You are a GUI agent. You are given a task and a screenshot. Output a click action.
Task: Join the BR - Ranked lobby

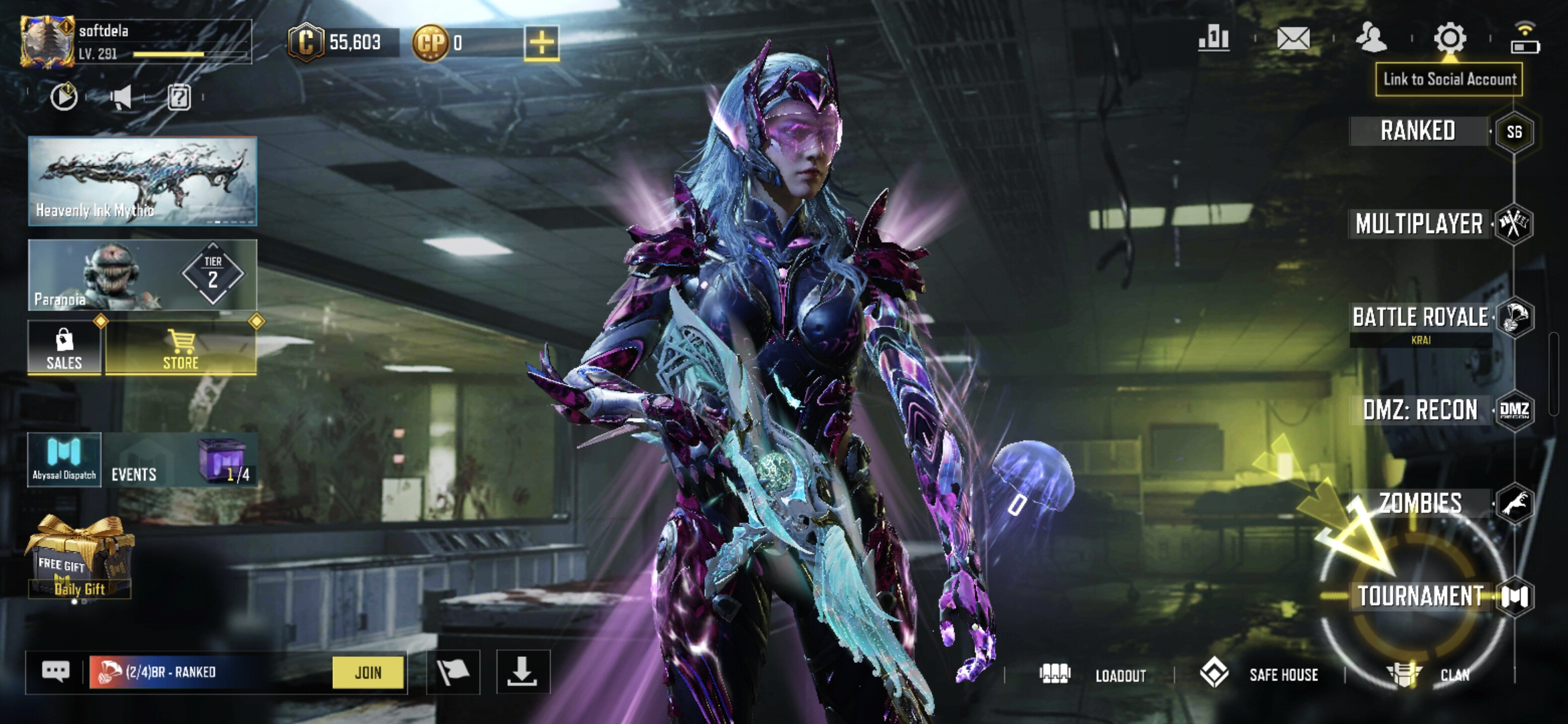click(368, 672)
